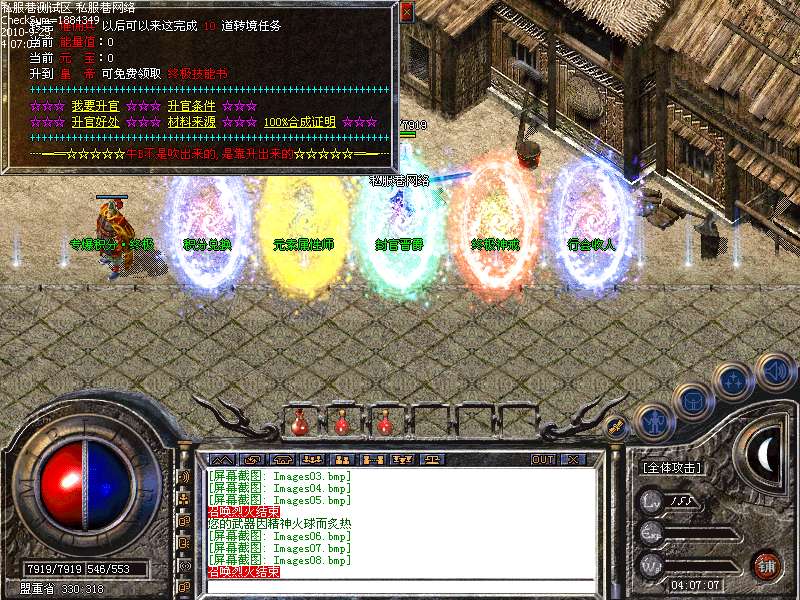Click the first chat toolbar mountain button

tap(222, 460)
